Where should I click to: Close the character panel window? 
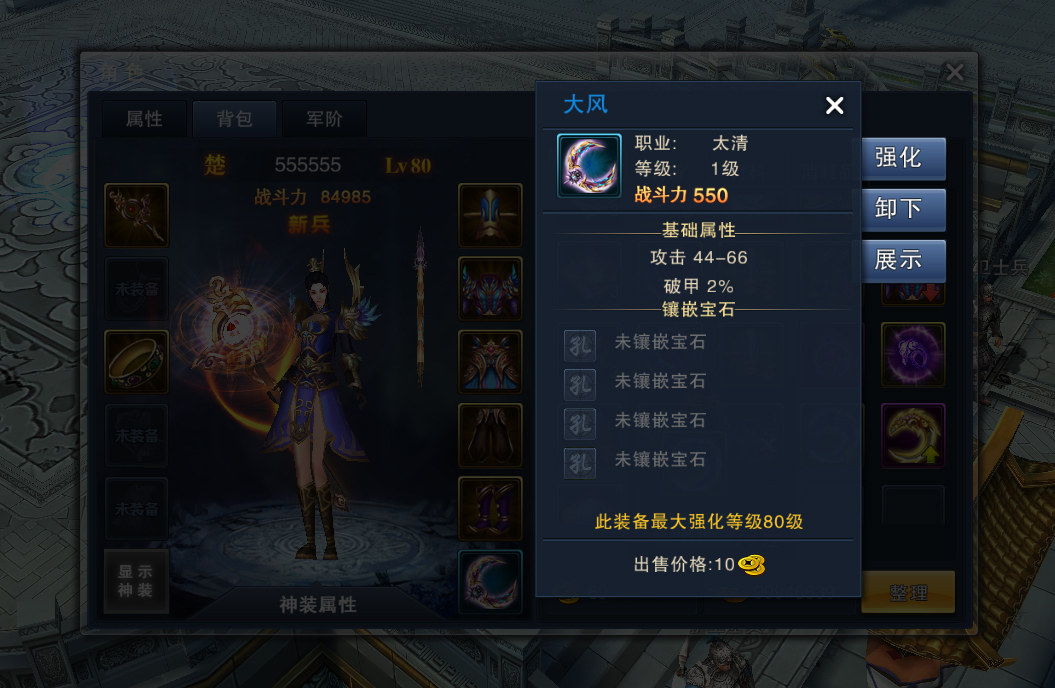coord(955,72)
